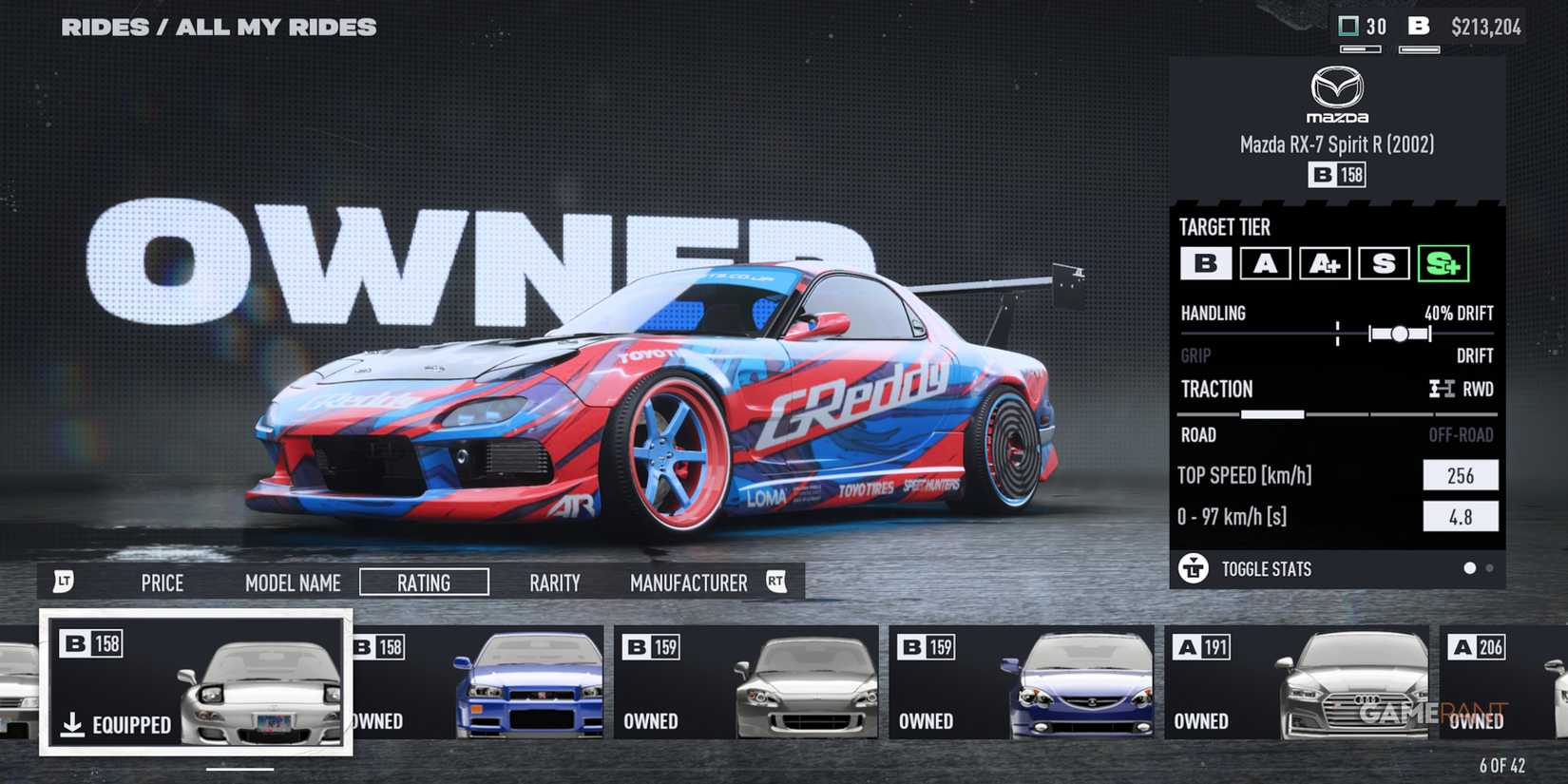Select the highlighted S+ target tier

click(x=1445, y=263)
